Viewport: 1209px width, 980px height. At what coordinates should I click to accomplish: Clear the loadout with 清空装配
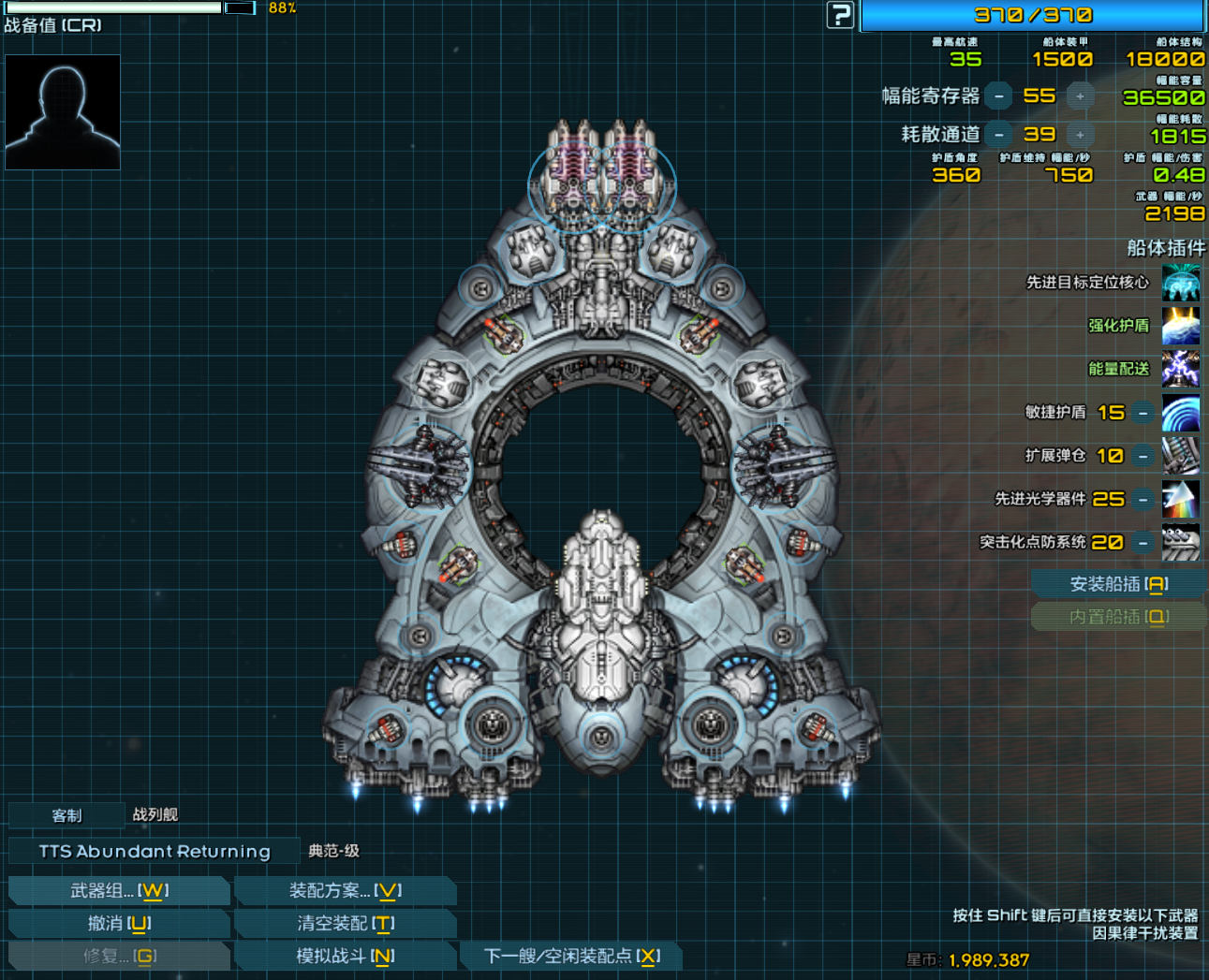345,924
